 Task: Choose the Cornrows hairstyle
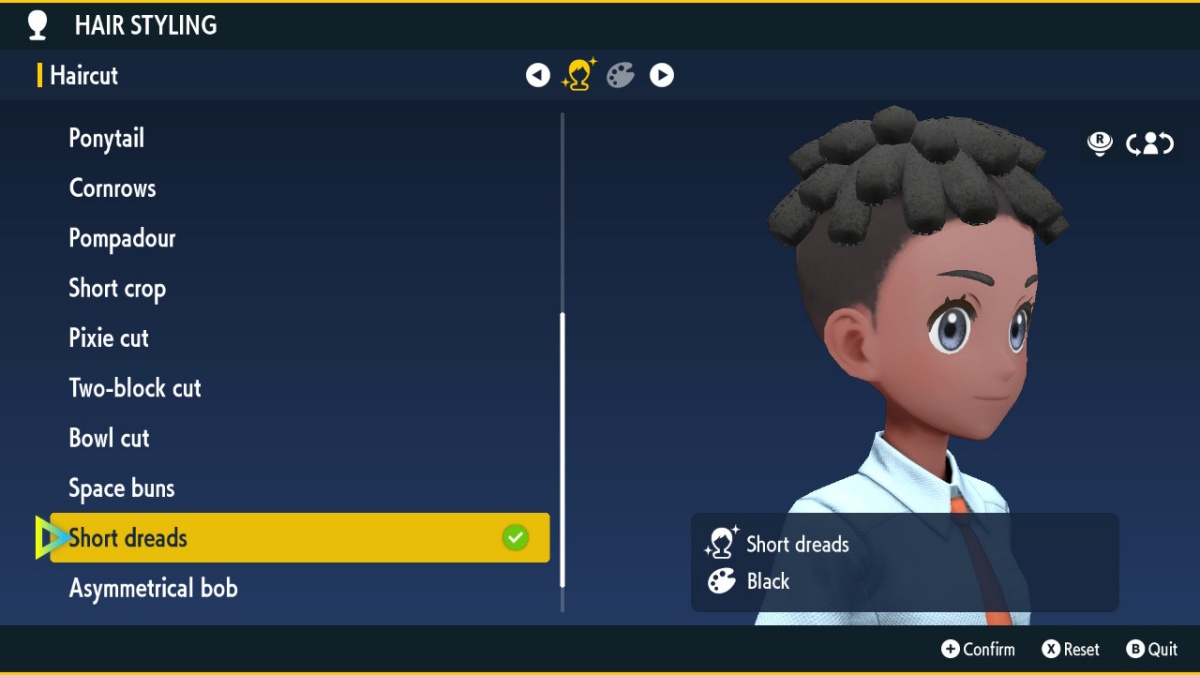(x=112, y=188)
